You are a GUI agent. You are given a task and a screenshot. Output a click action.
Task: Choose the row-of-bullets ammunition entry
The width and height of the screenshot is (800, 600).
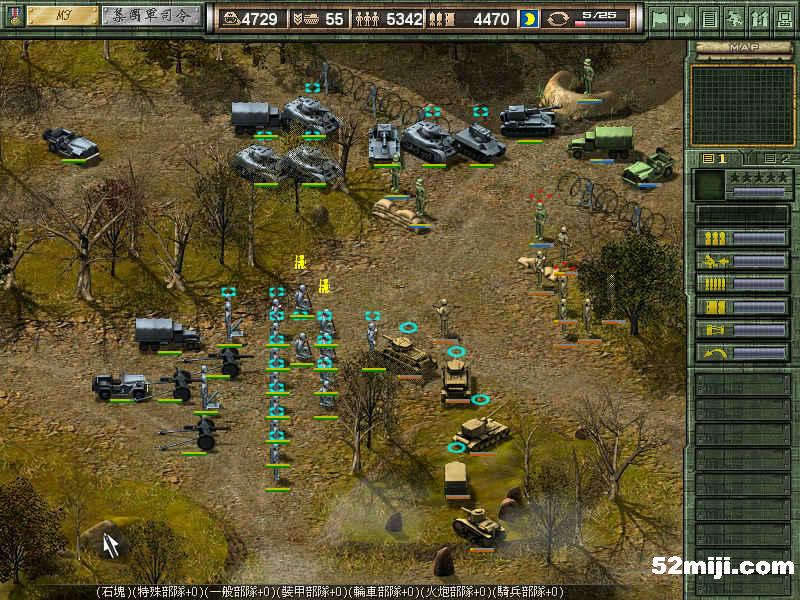[742, 284]
